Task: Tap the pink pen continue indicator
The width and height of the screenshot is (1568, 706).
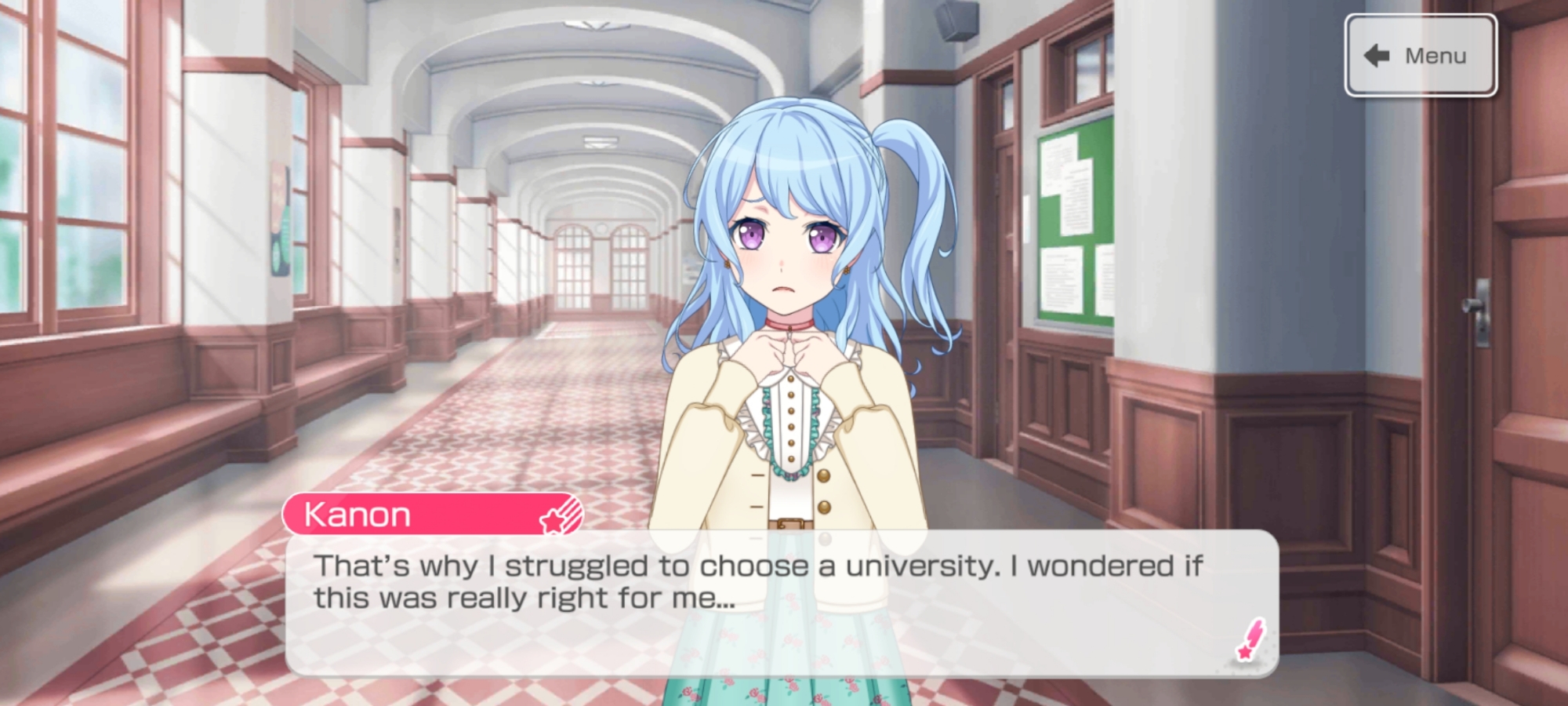Action: pos(1250,640)
